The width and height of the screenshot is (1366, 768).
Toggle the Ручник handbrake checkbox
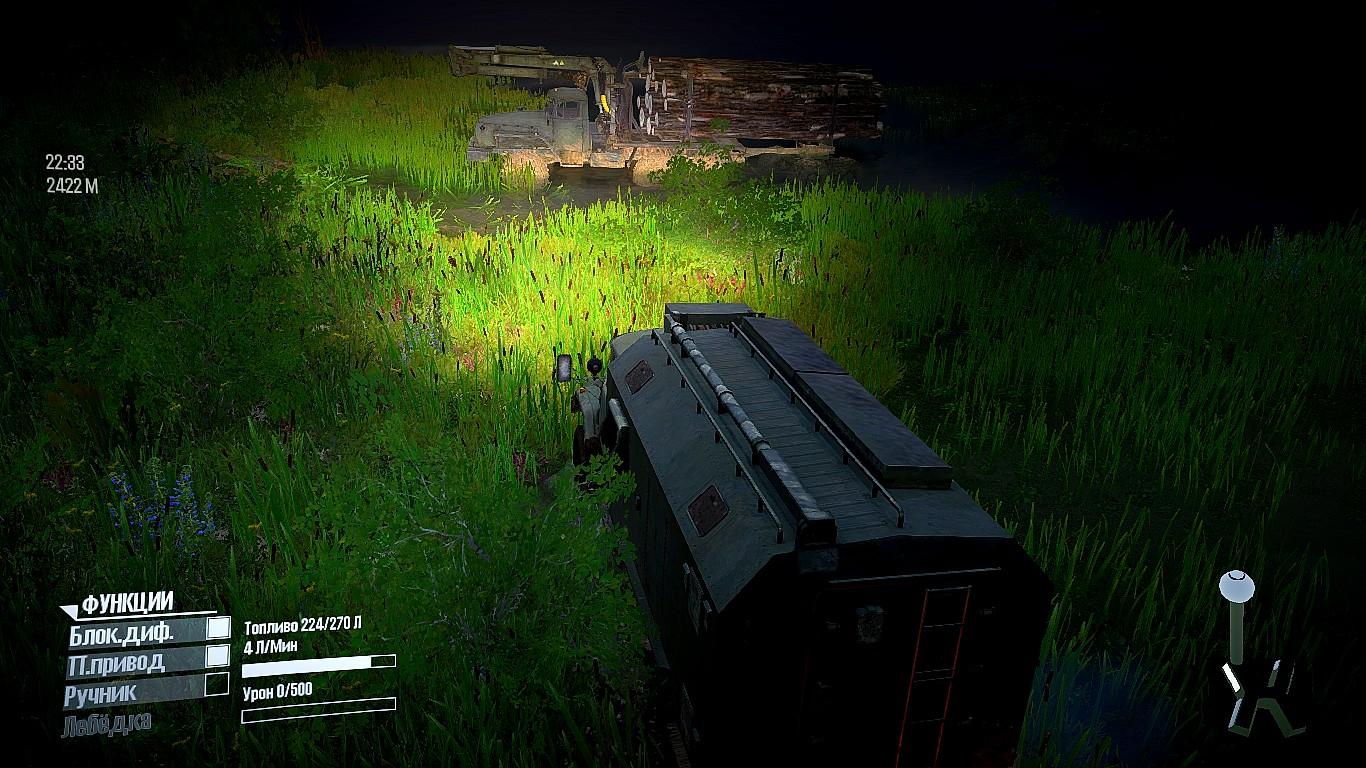point(217,685)
